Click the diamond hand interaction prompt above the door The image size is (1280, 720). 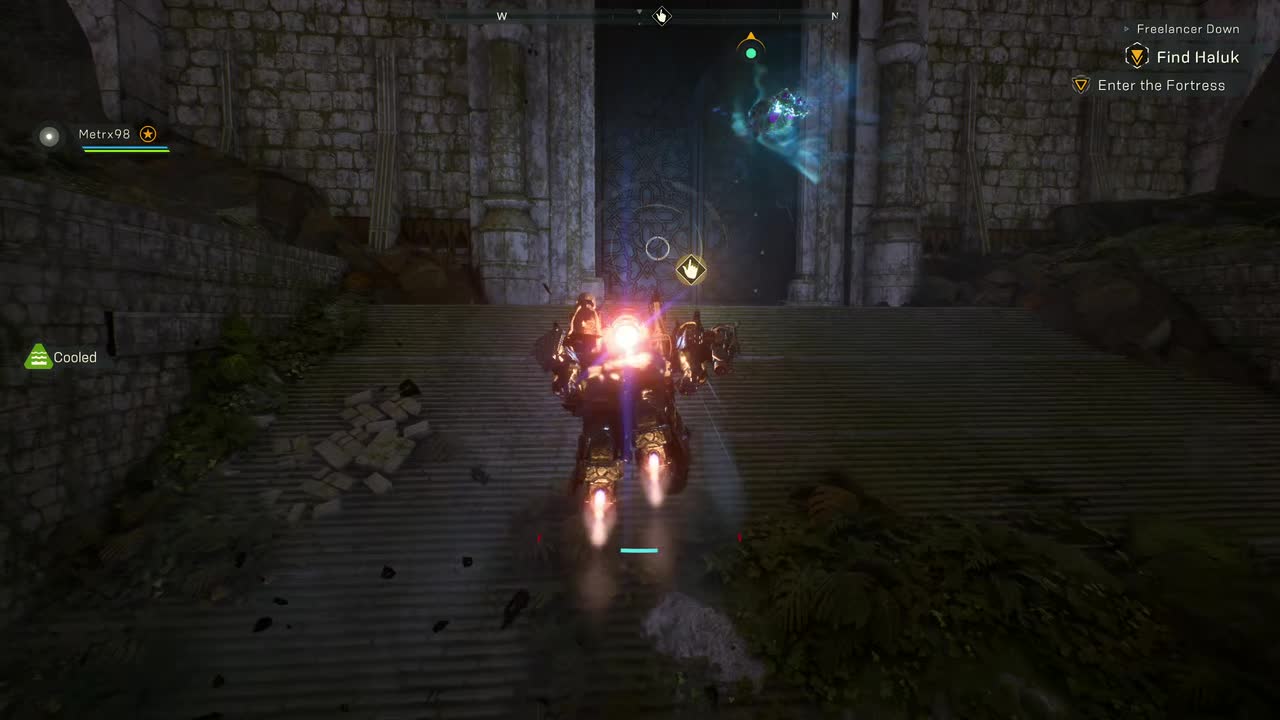point(691,269)
